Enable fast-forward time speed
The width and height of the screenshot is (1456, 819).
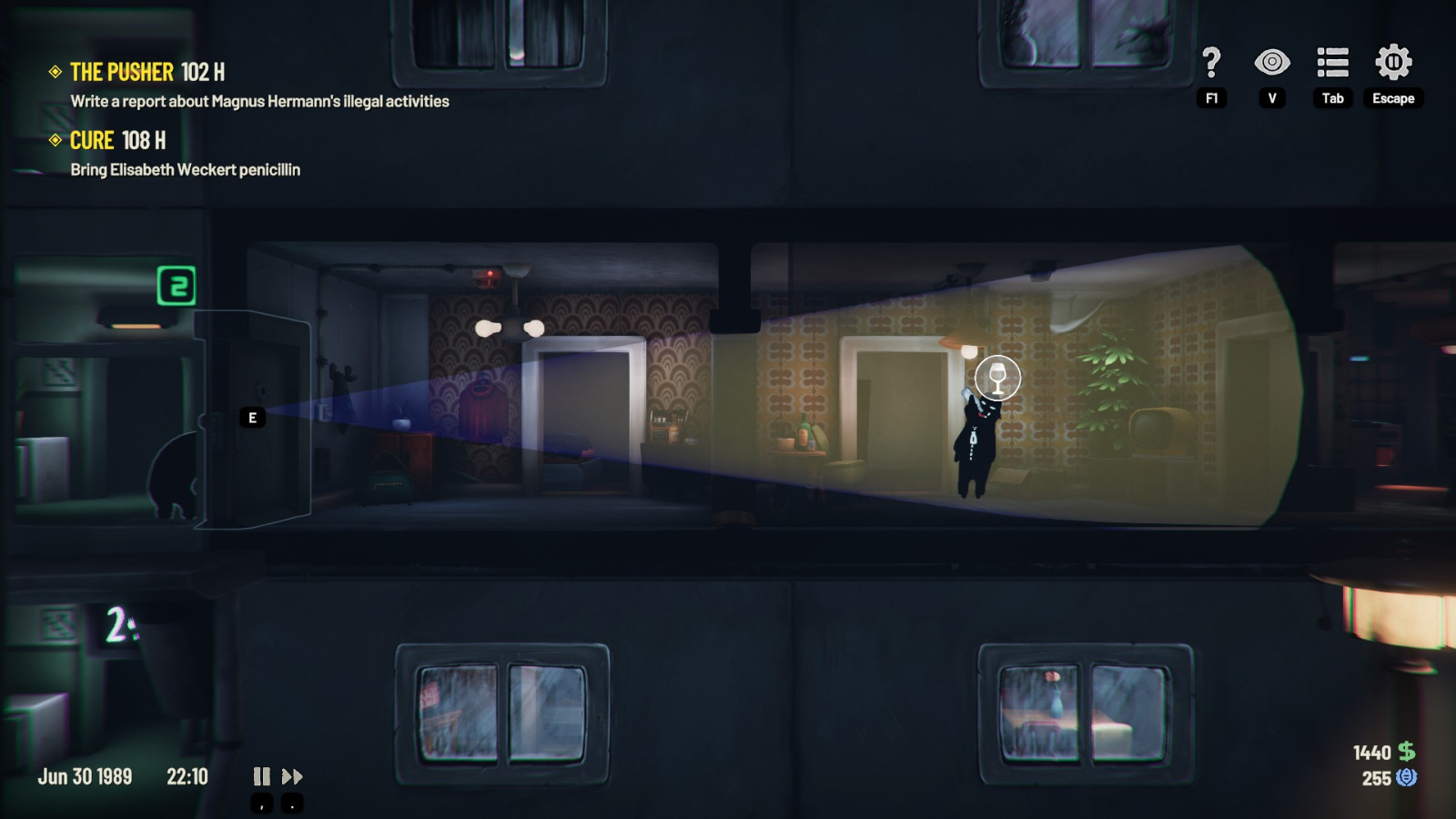[292, 776]
